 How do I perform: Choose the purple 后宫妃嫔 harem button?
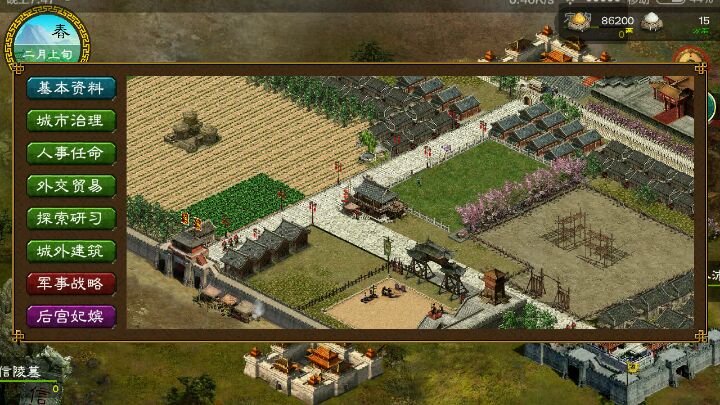click(x=71, y=316)
